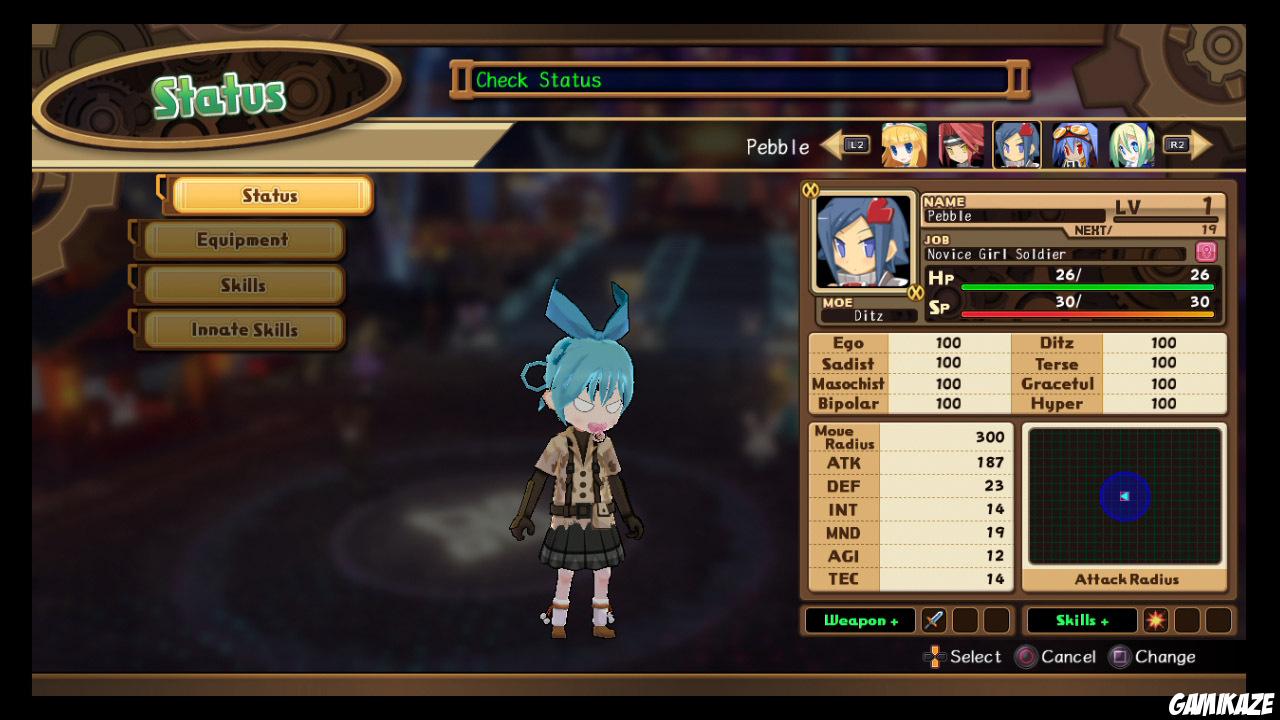The image size is (1280, 720).
Task: Switch to the Equipment tab
Action: (x=240, y=240)
